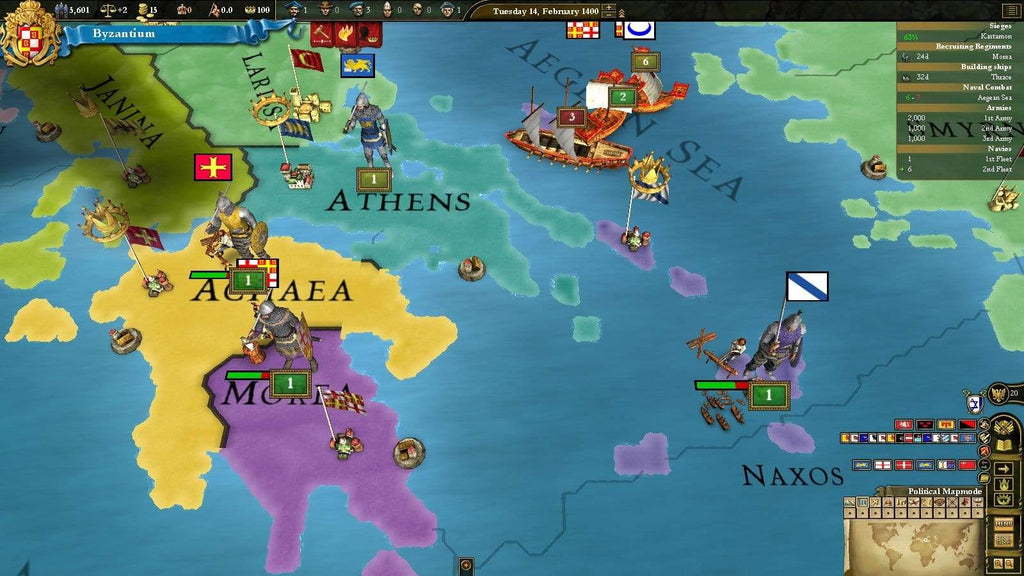
Task: Open the Byzantium coat of arms shield
Action: [x=28, y=32]
